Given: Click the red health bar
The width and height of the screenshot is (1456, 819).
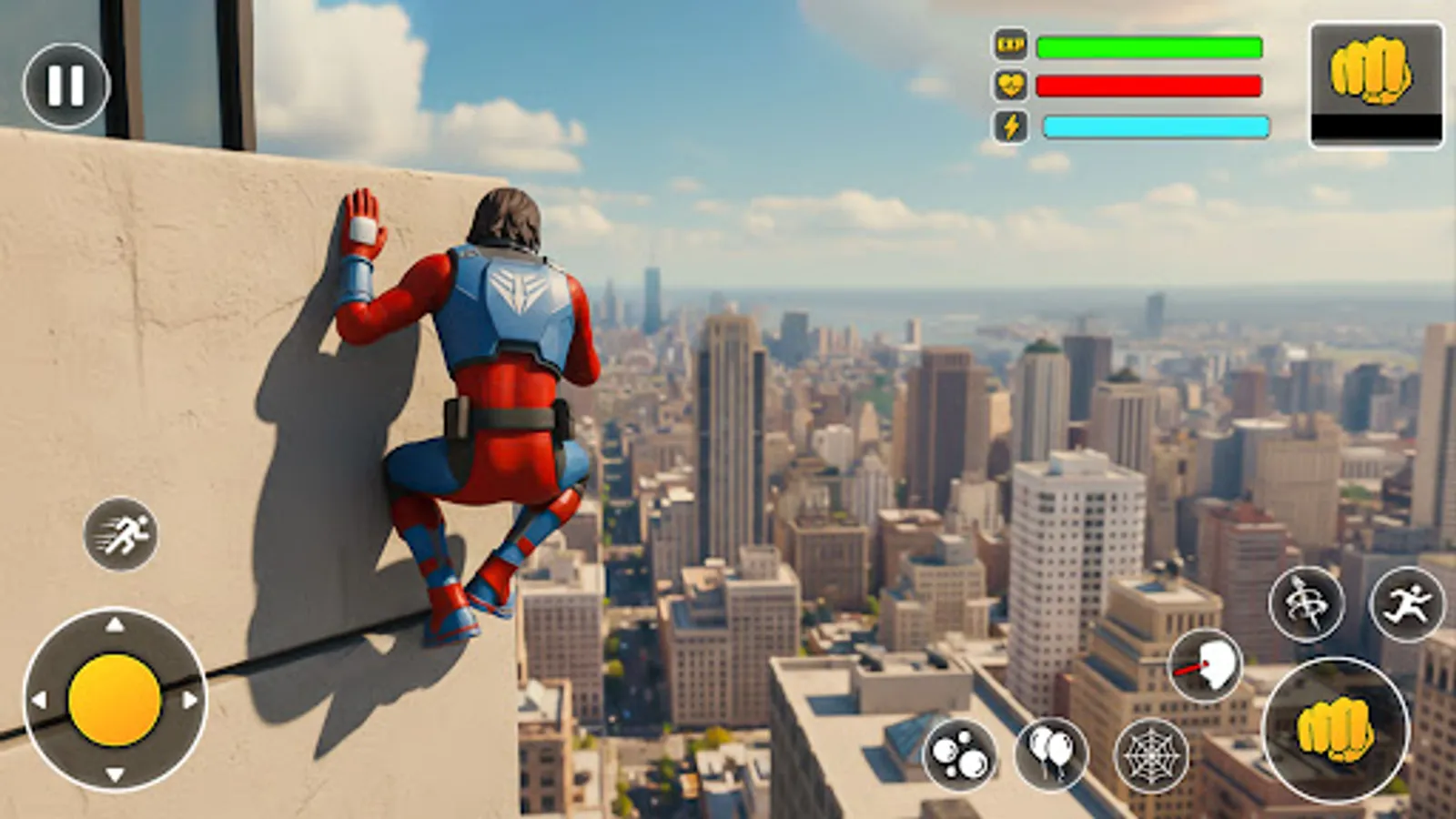Looking at the screenshot, I should pos(1151,84).
